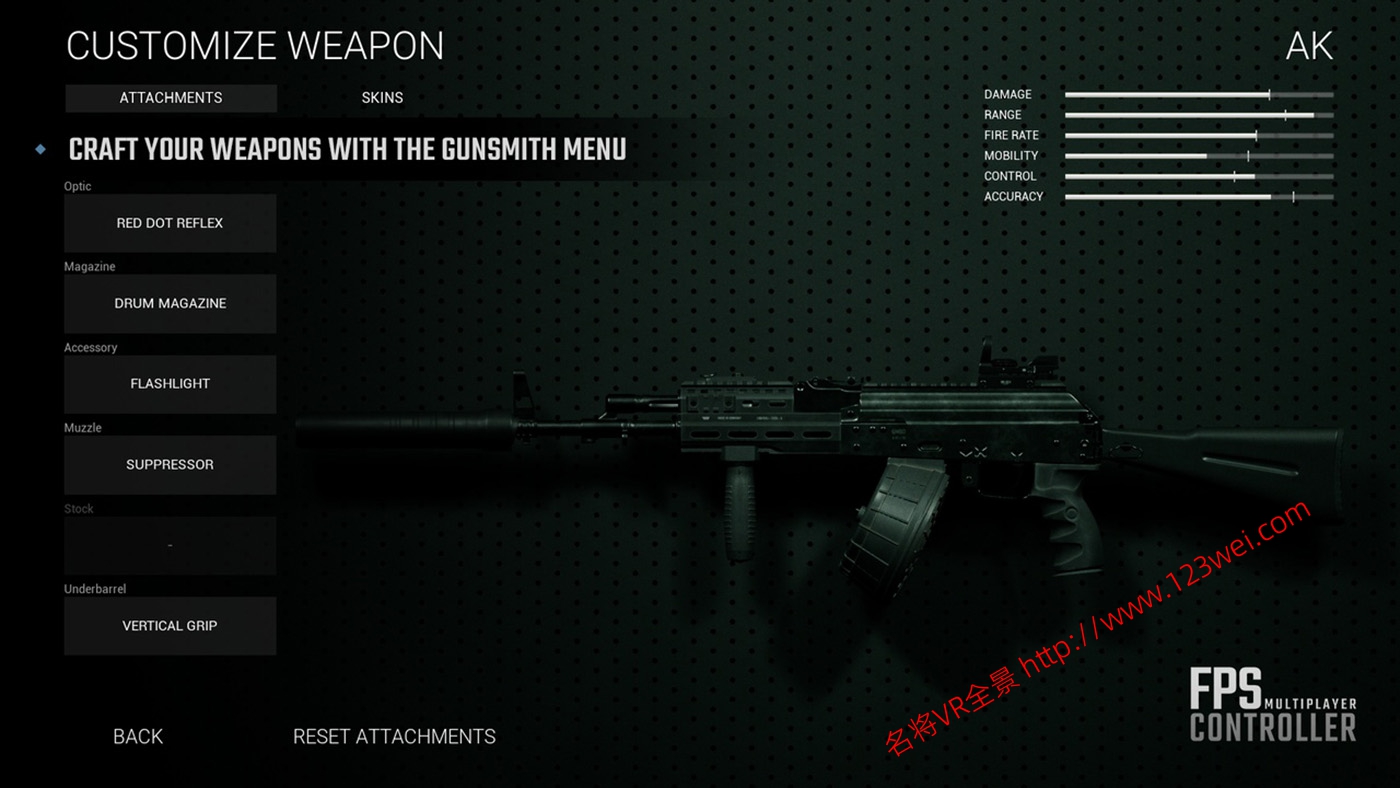Click the Flashlight accessory slot
This screenshot has width=1400, height=788.
(x=170, y=384)
